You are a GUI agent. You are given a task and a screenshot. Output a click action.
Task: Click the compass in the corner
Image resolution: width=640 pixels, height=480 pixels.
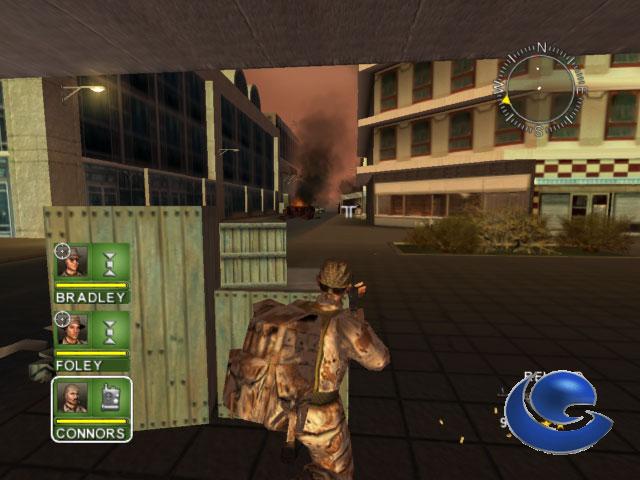pyautogui.click(x=541, y=89)
